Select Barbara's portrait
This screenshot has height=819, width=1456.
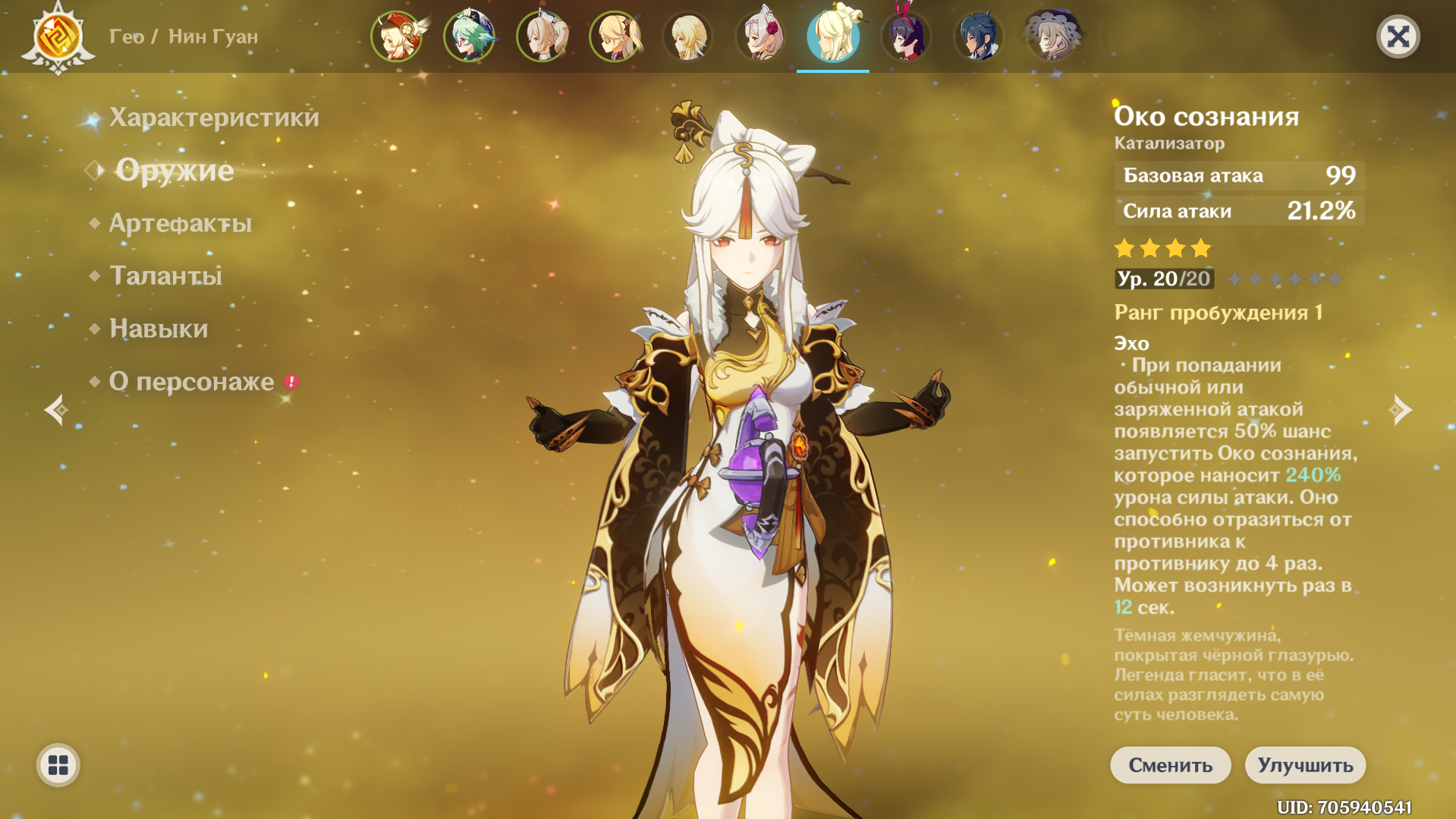(x=542, y=36)
